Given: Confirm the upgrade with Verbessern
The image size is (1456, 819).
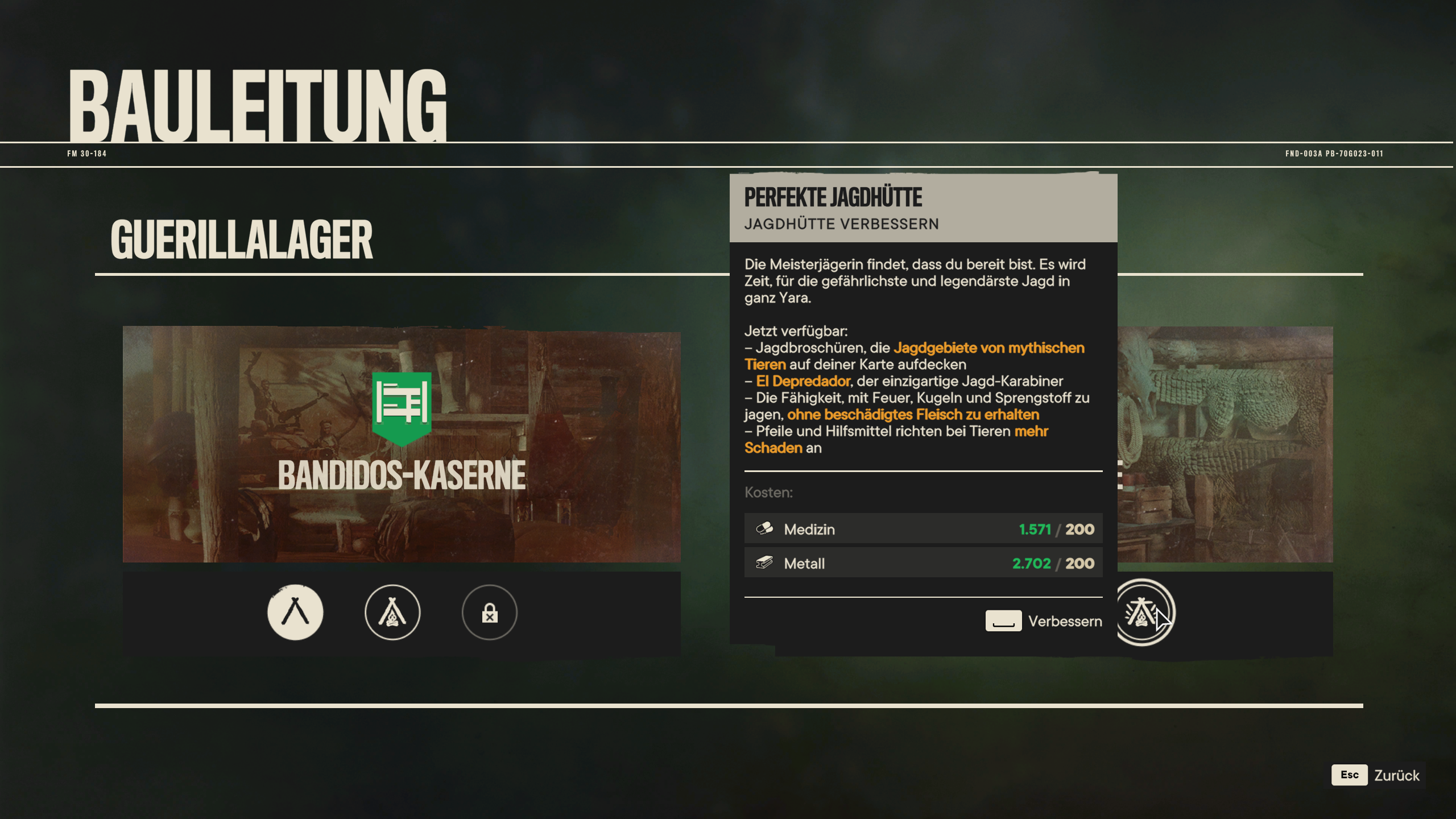Looking at the screenshot, I should point(1044,621).
